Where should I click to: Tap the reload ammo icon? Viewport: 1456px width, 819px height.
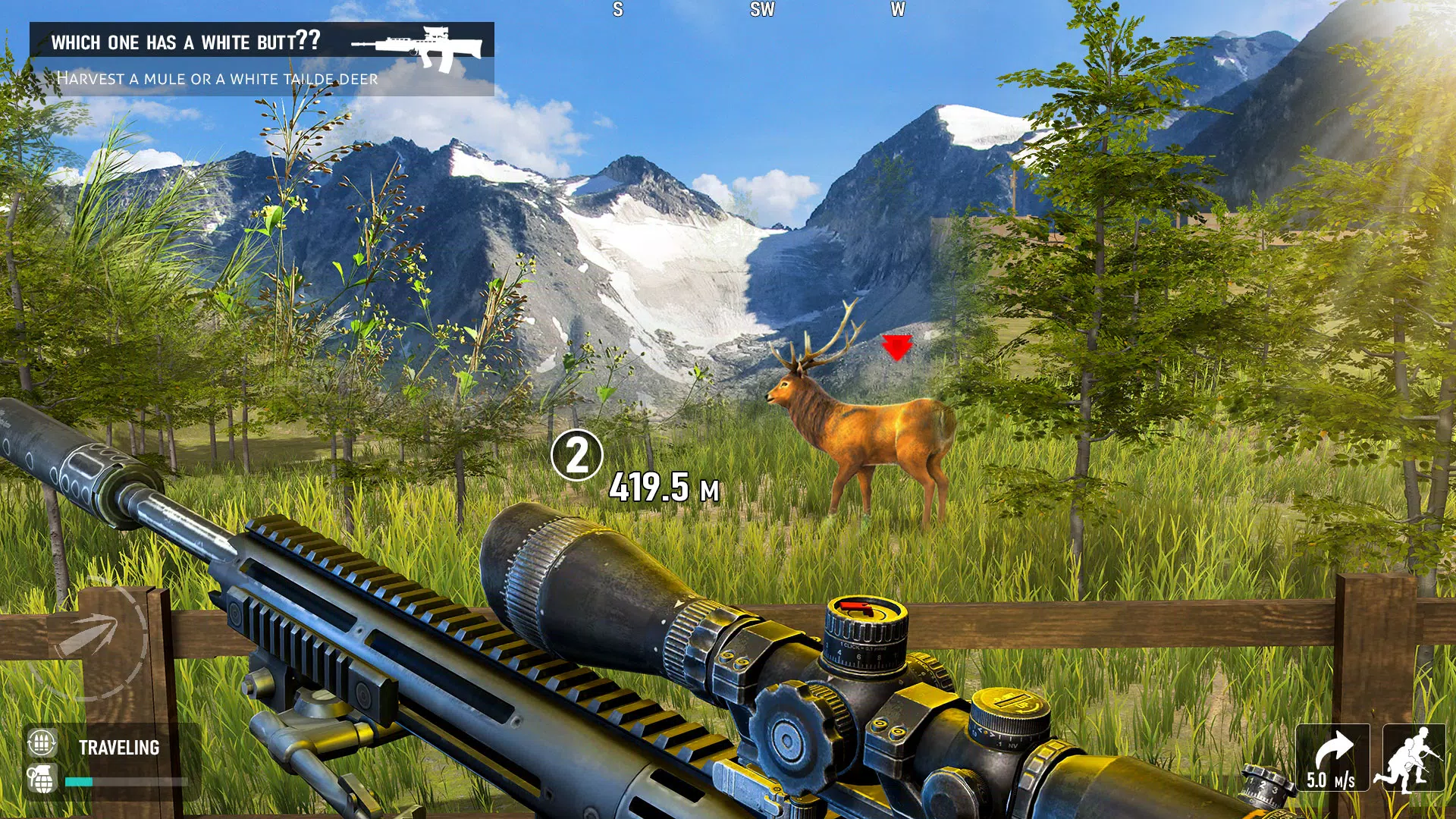pos(42,743)
